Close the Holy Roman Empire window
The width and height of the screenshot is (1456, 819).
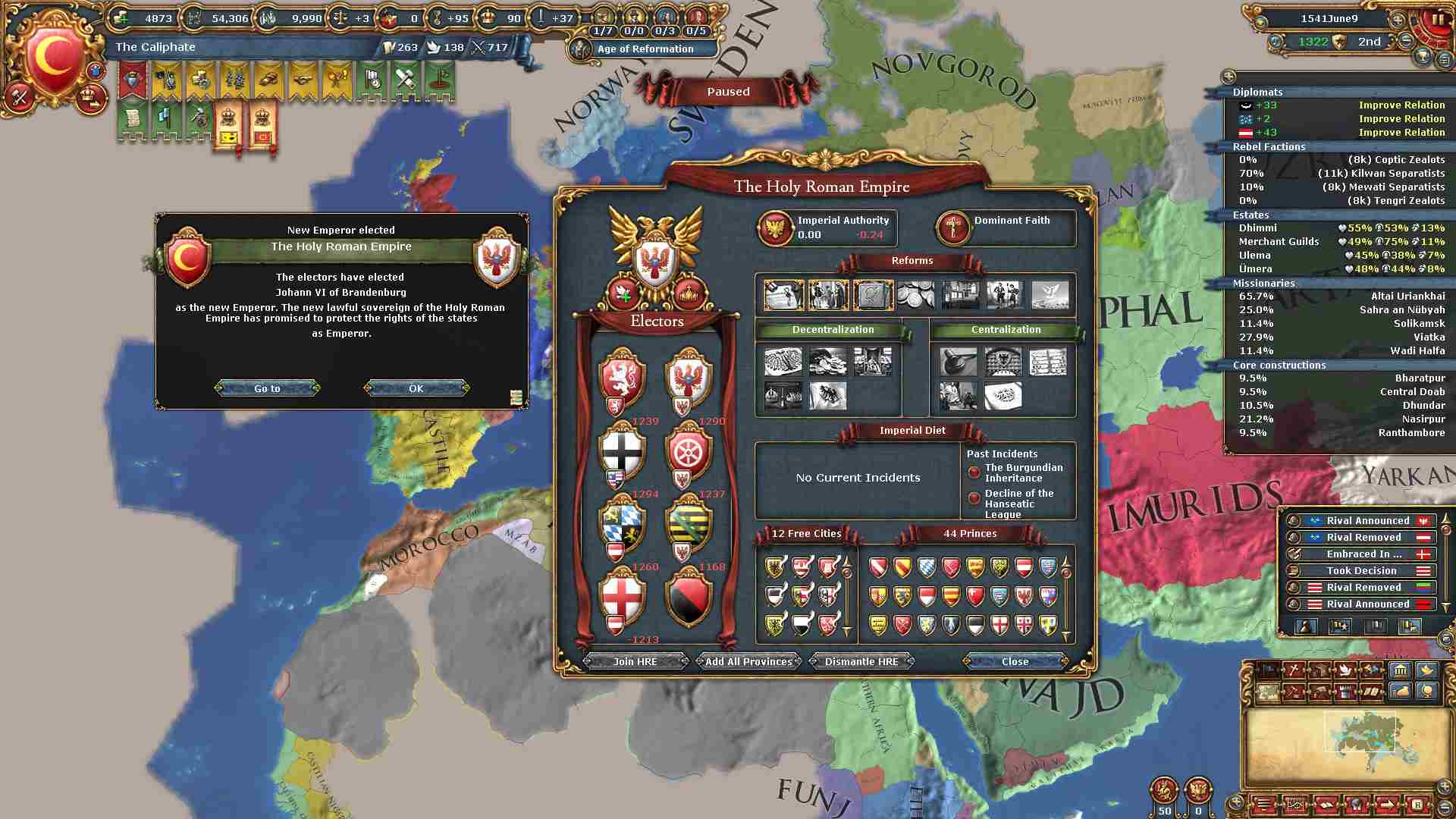click(1015, 661)
